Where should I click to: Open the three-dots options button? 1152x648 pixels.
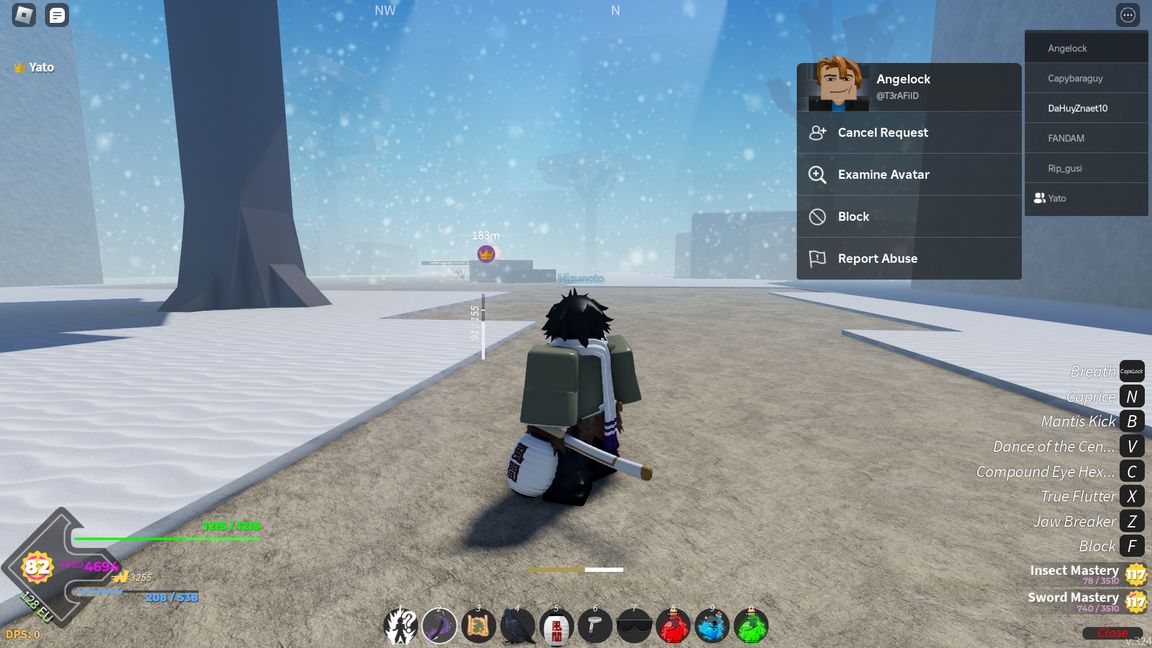coord(1128,15)
